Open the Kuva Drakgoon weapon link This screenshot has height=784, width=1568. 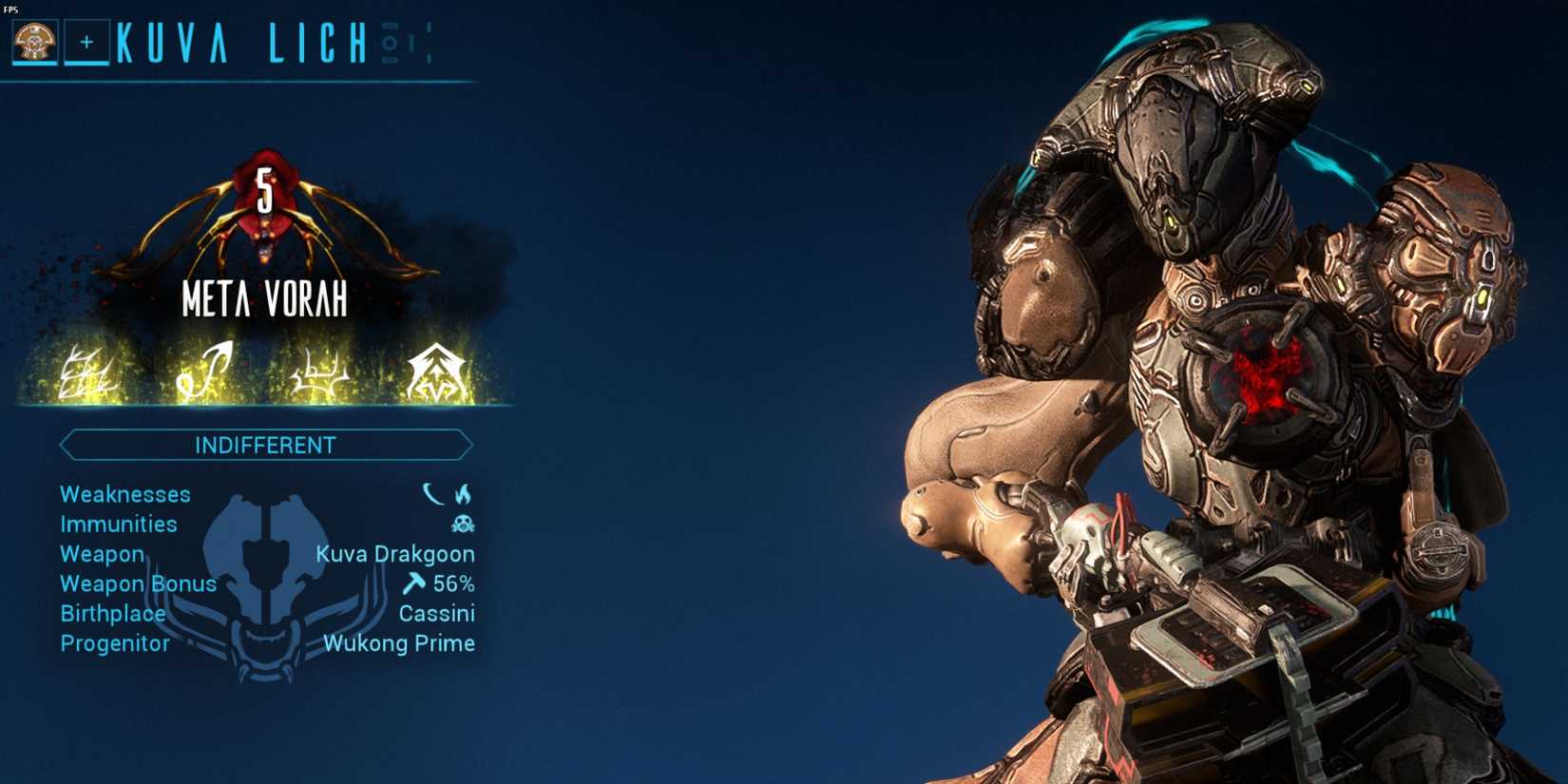click(x=397, y=553)
